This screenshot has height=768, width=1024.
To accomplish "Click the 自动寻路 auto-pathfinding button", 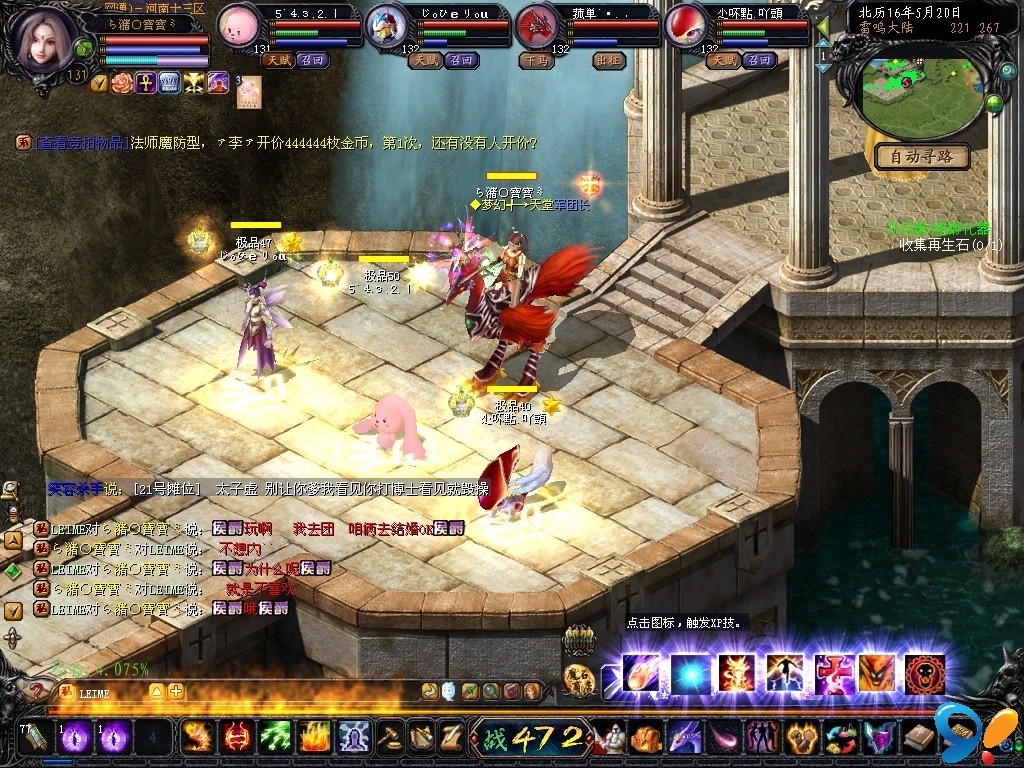I will coord(922,156).
